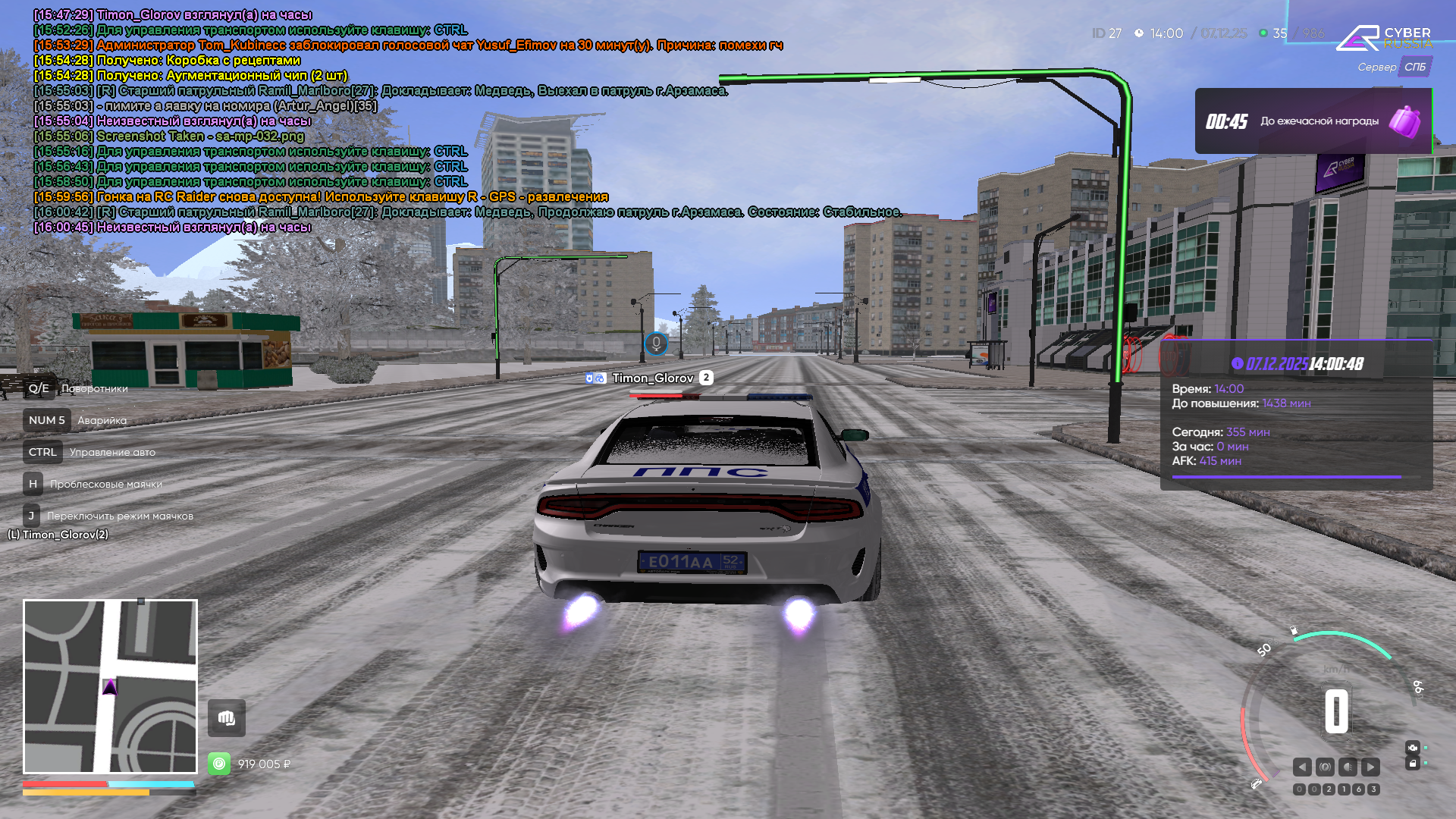Click the voice chat microphone icon
This screenshot has height=819, width=1456.
656,344
